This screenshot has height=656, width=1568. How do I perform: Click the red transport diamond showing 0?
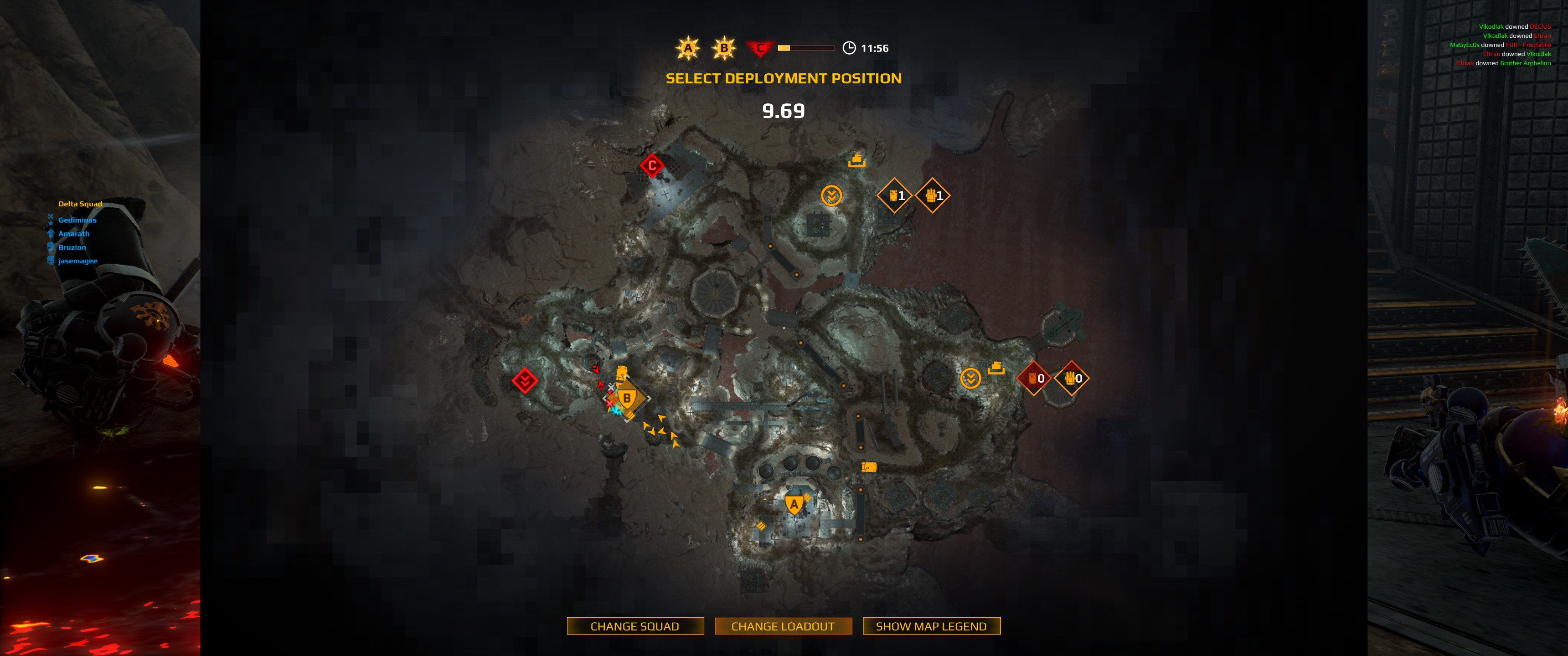pyautogui.click(x=1034, y=379)
